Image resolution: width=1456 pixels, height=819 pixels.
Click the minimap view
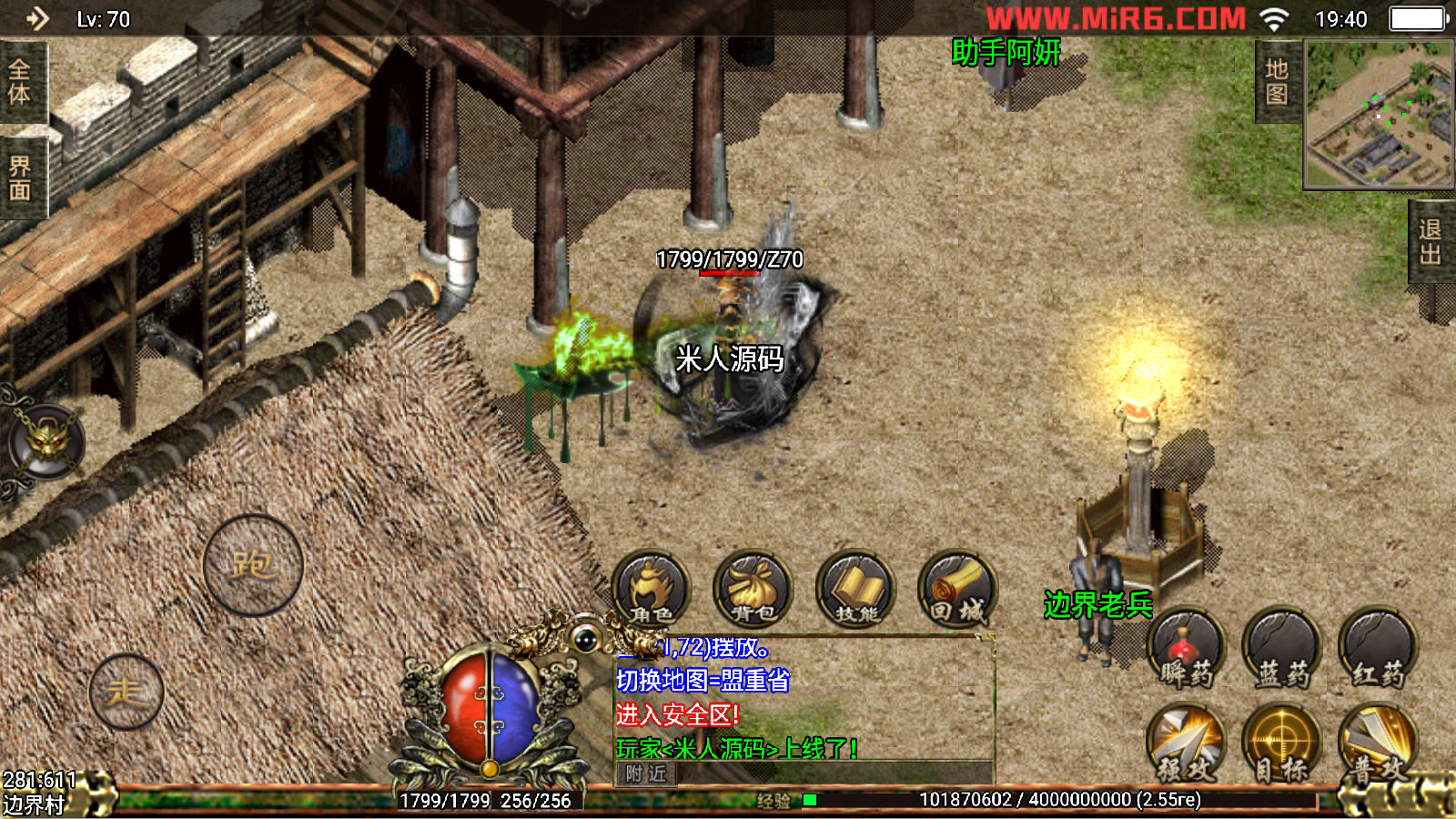(x=1379, y=115)
